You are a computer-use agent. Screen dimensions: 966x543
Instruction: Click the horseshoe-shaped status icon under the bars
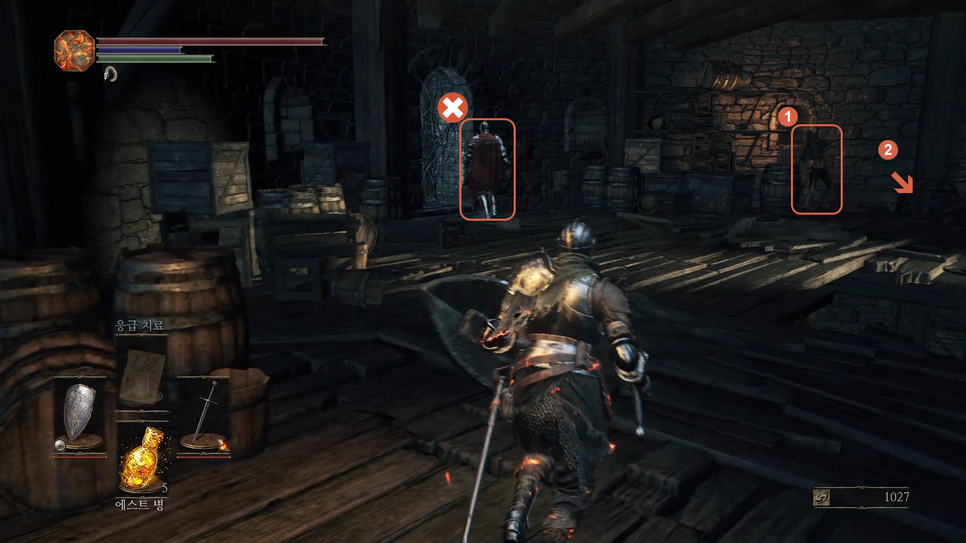pyautogui.click(x=110, y=74)
